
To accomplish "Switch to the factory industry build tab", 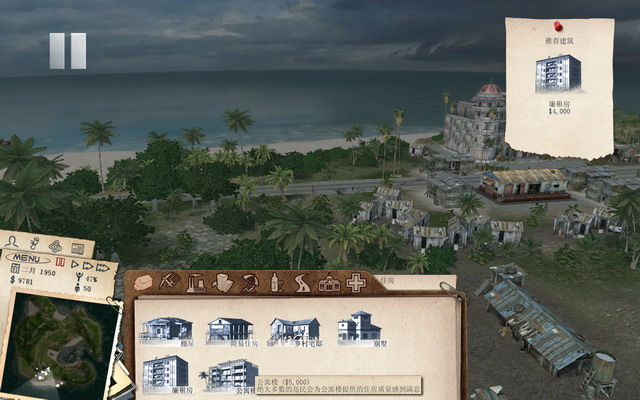I will [x=196, y=283].
